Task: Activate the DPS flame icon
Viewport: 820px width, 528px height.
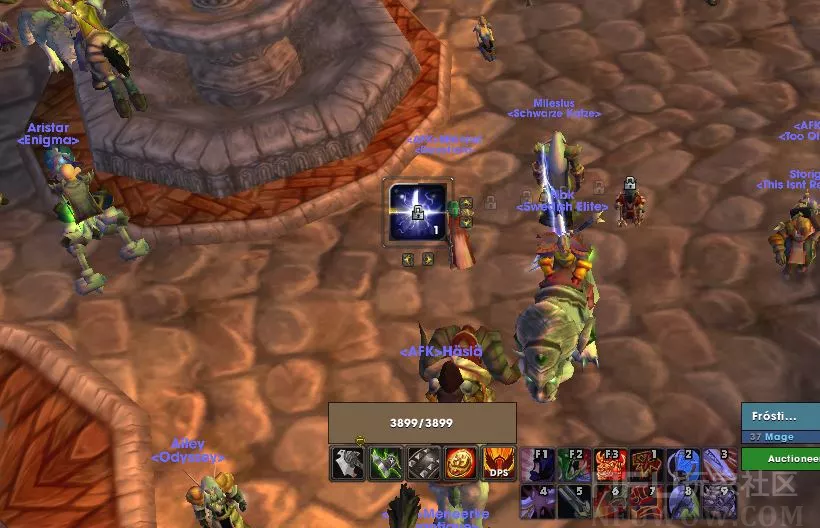Action: 500,464
